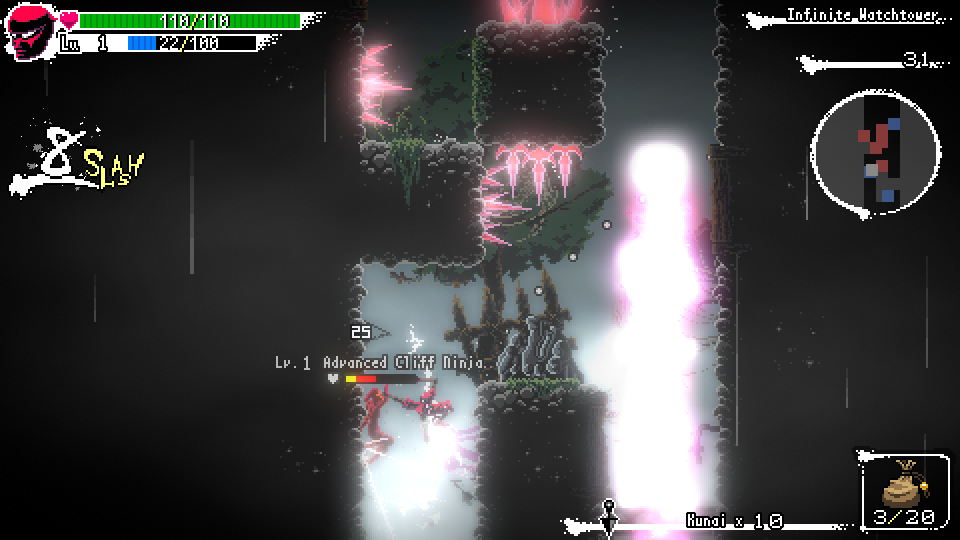Select the Kunai weapon icon
This screenshot has width=960, height=540.
pyautogui.click(x=607, y=514)
